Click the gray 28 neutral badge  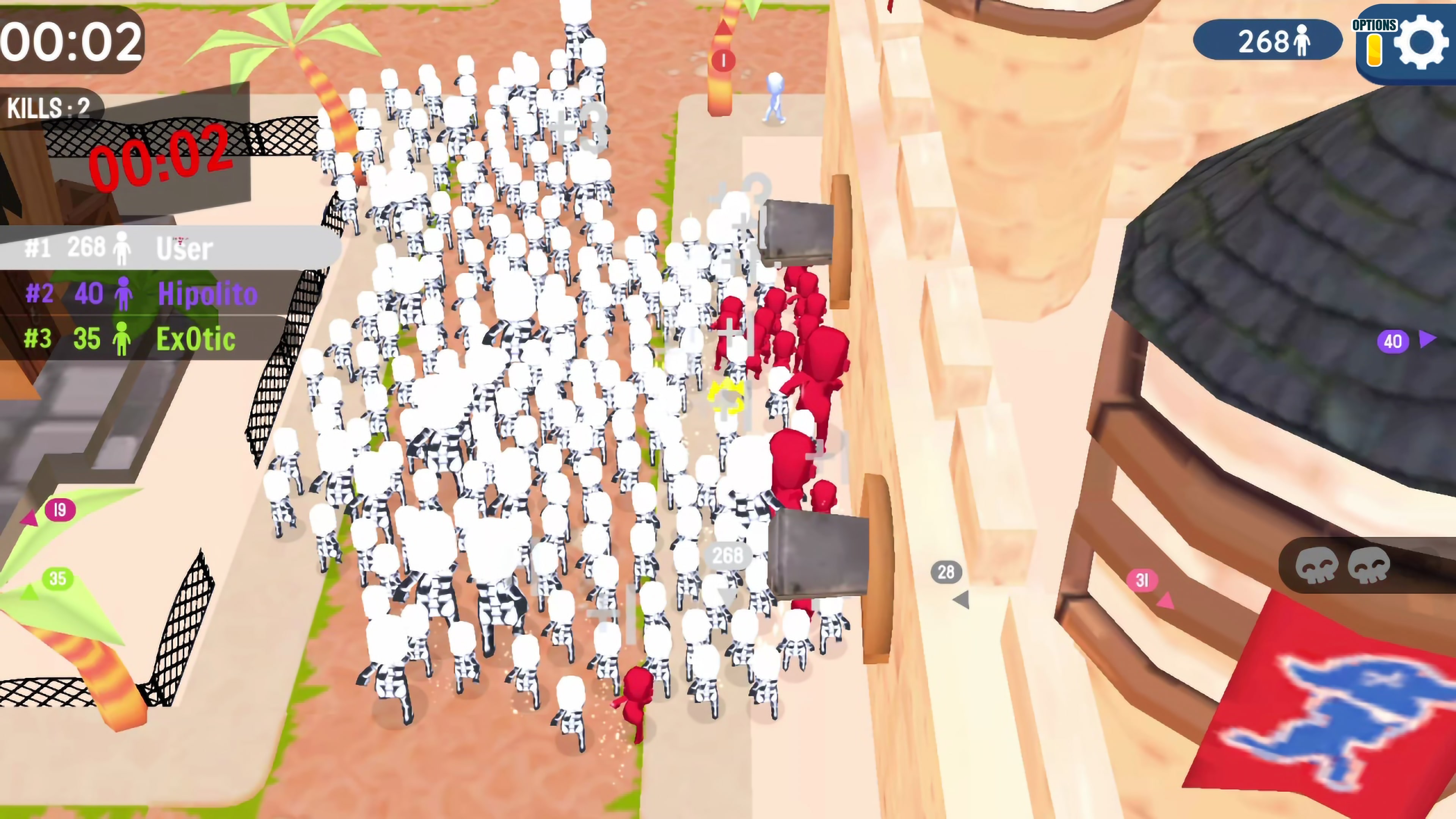(946, 573)
